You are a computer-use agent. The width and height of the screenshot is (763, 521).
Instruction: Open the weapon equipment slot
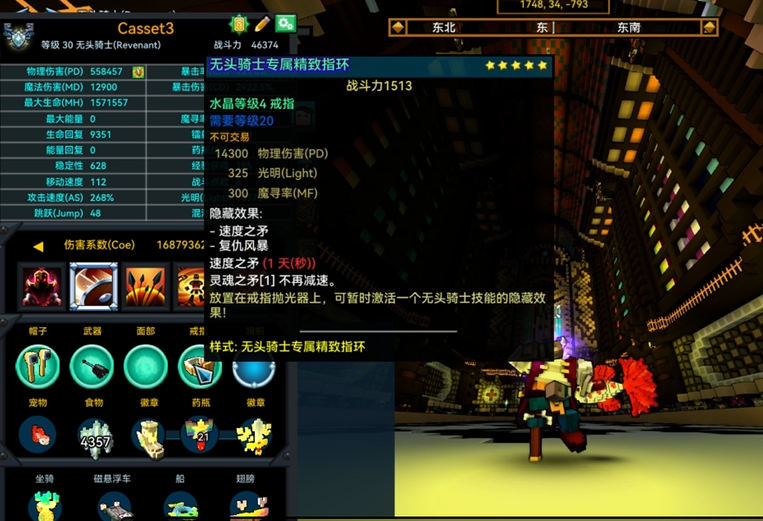(x=91, y=366)
